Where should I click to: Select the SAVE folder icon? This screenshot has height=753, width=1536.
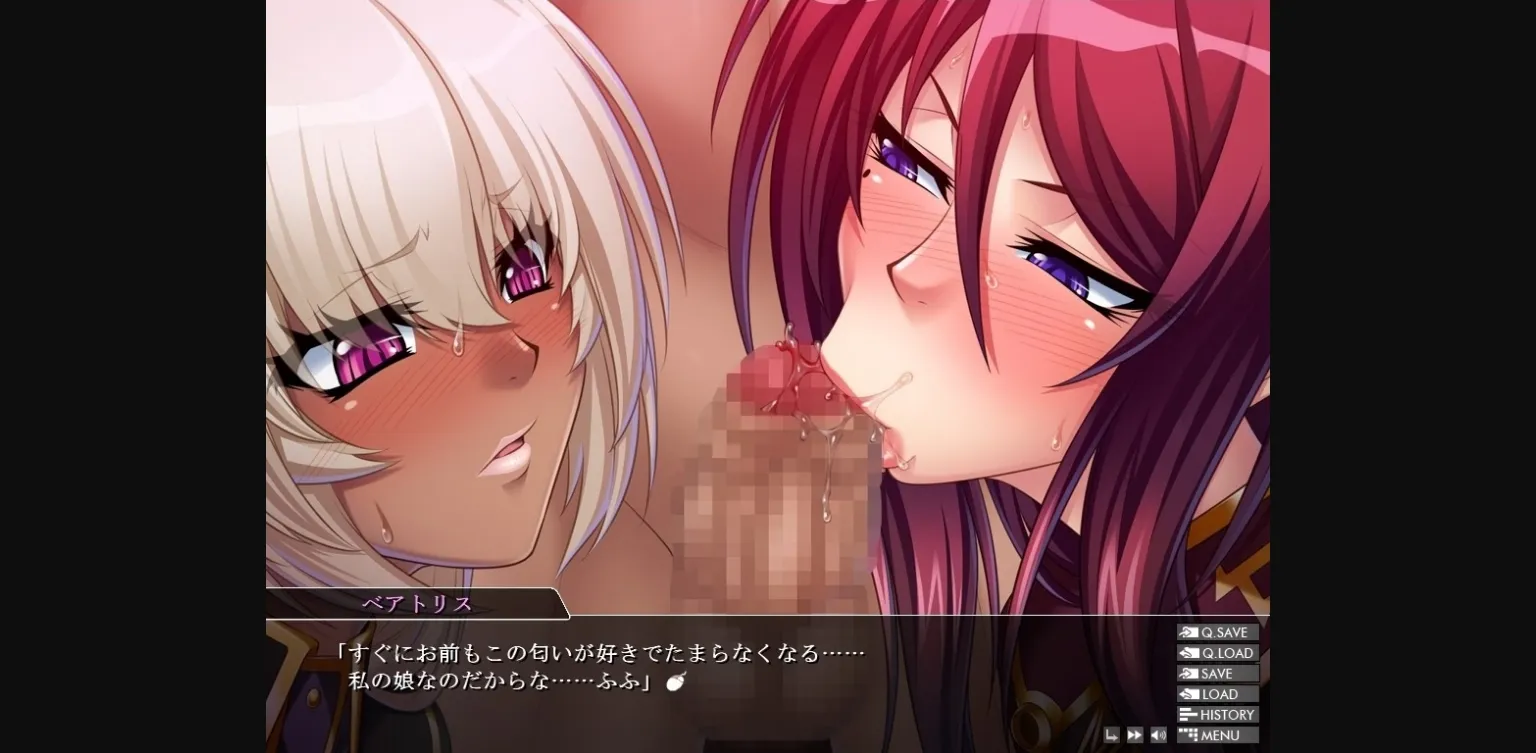[1188, 673]
